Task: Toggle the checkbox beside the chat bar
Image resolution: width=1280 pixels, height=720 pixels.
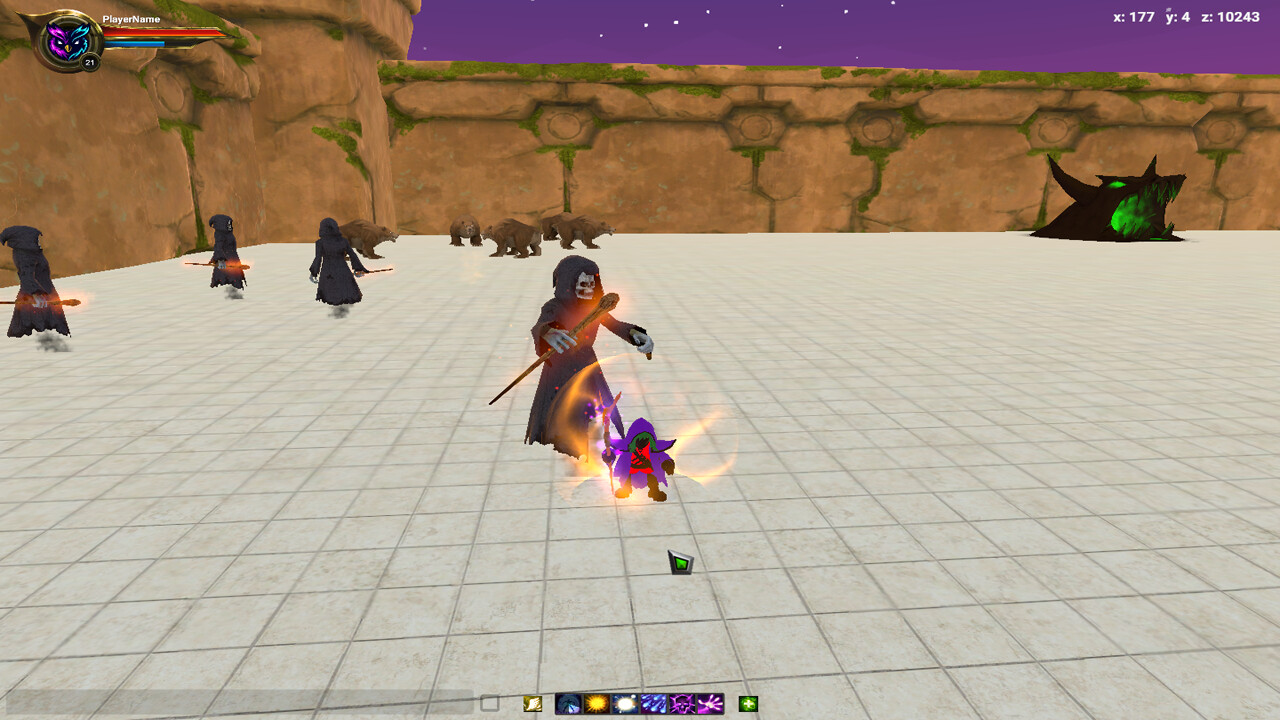Action: click(x=492, y=703)
